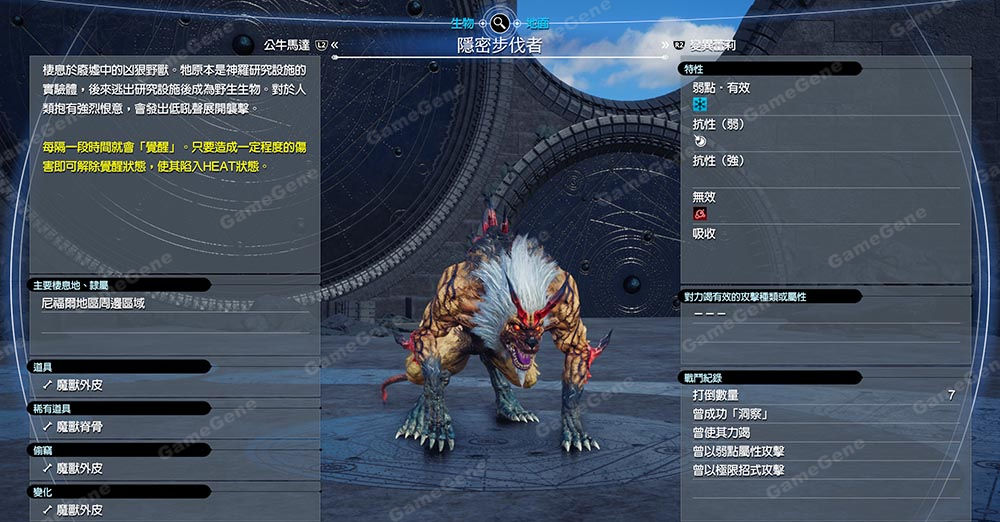Go to the next enemy entry
This screenshot has height=522, width=1000.
pyautogui.click(x=718, y=45)
